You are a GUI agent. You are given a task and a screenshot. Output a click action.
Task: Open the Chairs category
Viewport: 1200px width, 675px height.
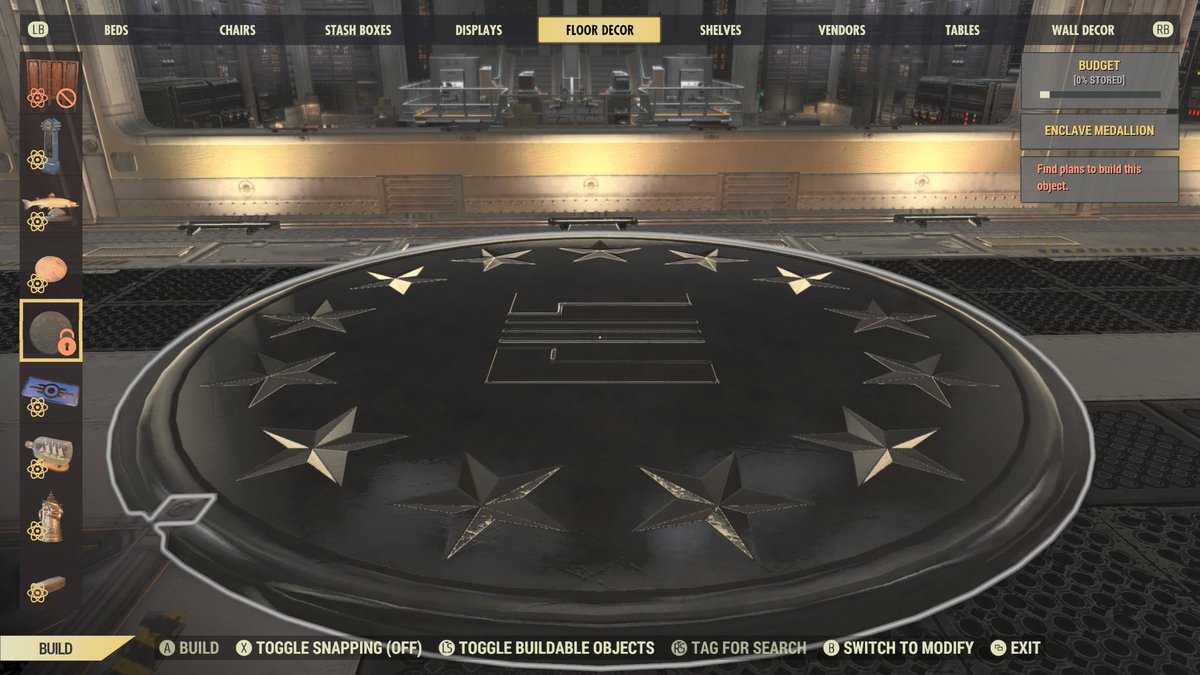click(237, 30)
